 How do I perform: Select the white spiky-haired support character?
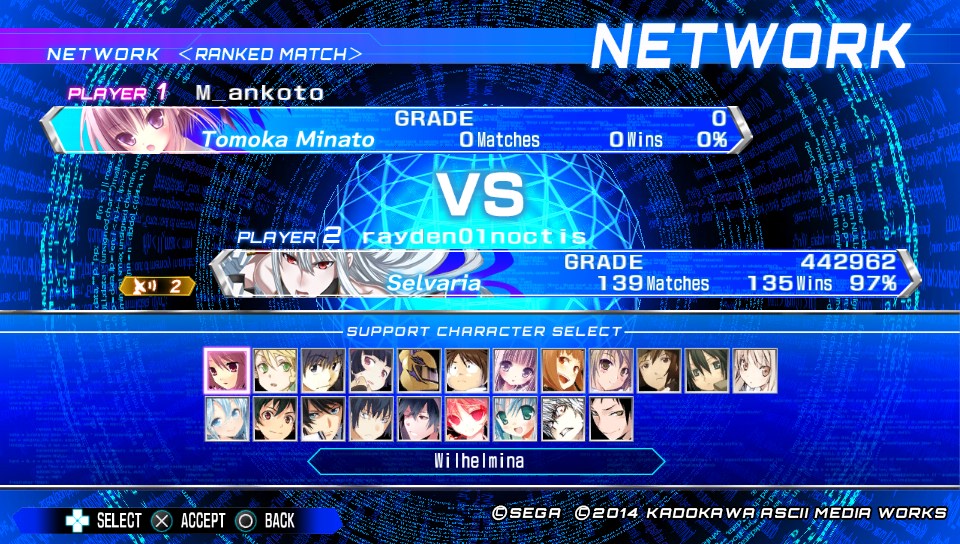pos(562,418)
